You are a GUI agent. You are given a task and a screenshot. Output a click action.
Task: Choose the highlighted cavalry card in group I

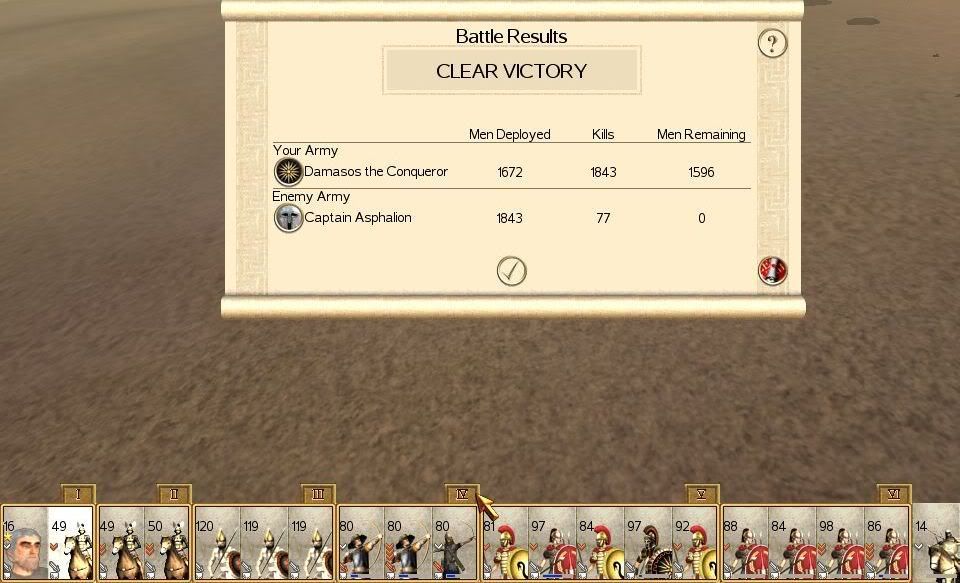[70, 545]
